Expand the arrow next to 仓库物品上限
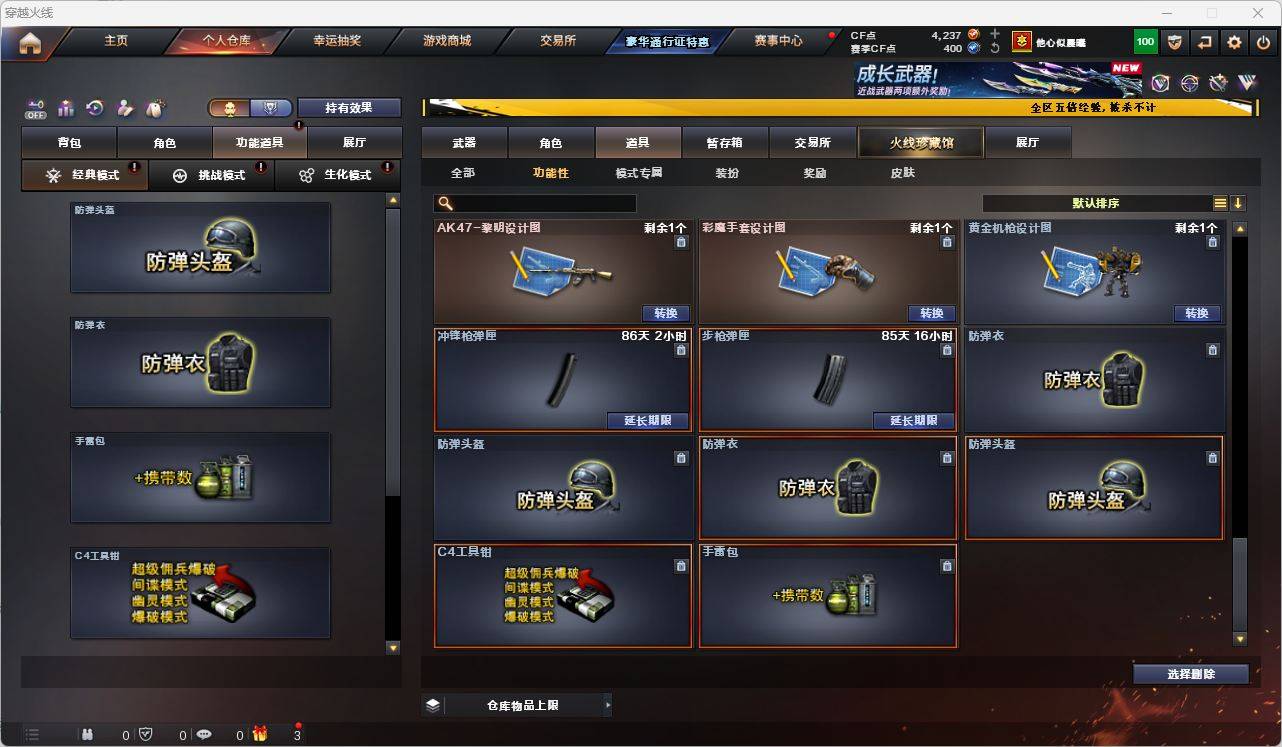The image size is (1282, 747). 608,704
